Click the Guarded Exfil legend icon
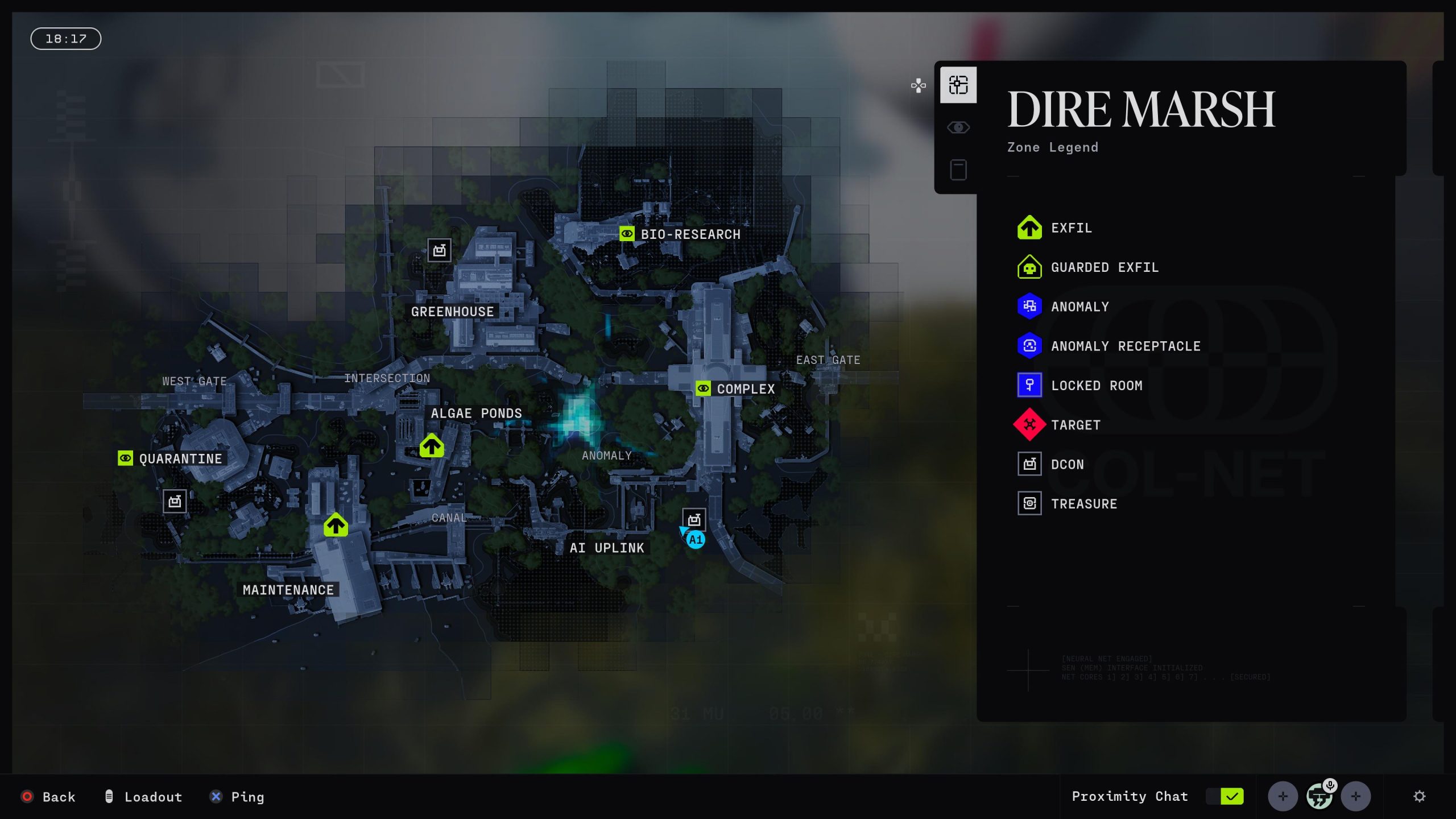 coord(1029,267)
